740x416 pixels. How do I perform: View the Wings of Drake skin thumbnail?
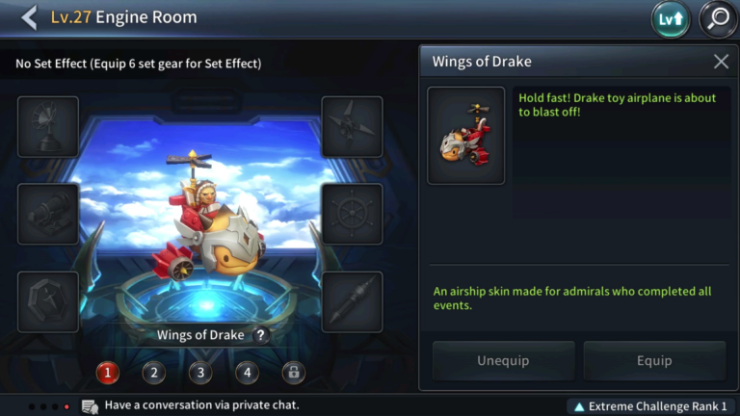pyautogui.click(x=466, y=135)
